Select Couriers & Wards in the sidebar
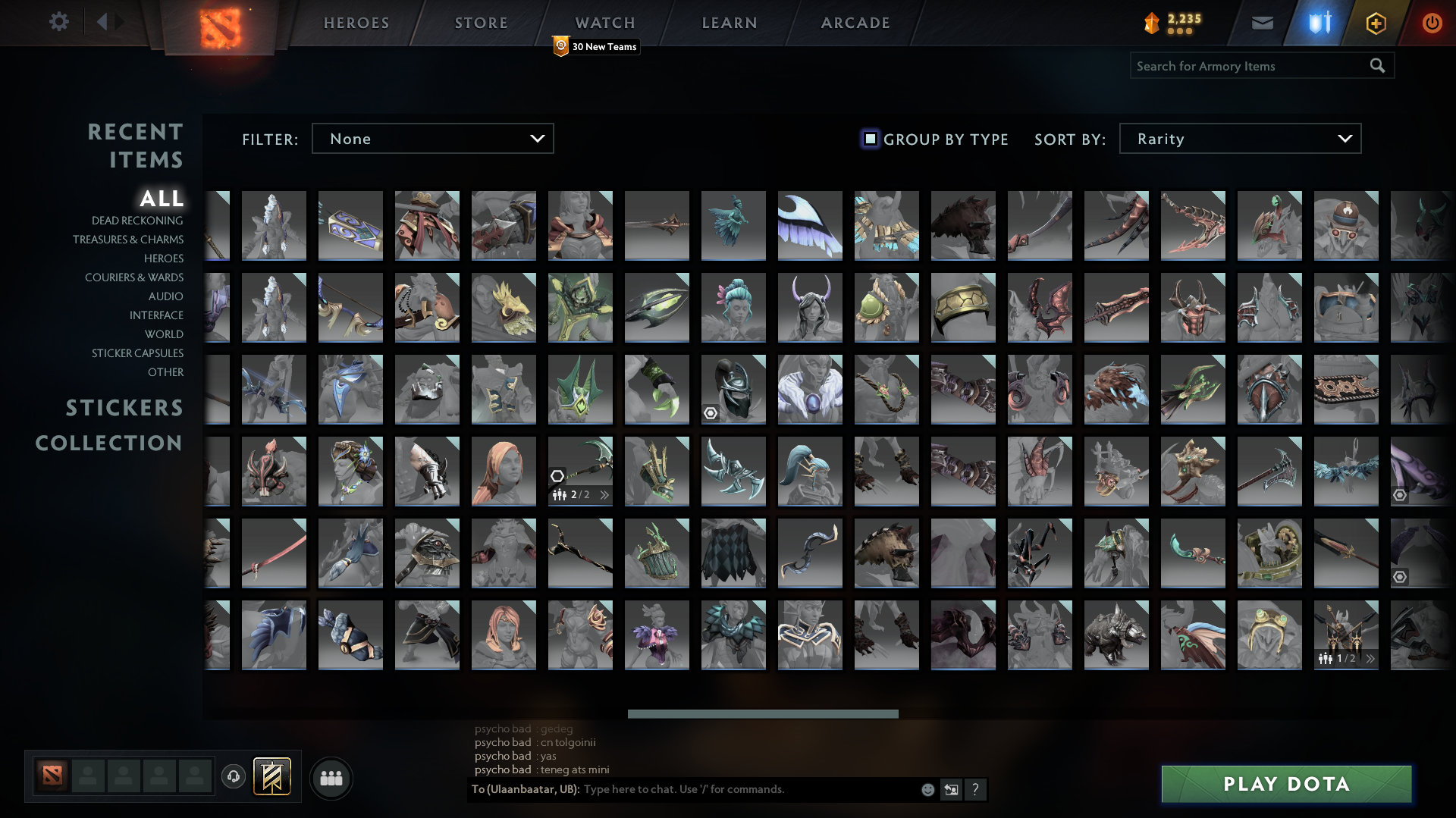This screenshot has height=818, width=1456. 133,277
